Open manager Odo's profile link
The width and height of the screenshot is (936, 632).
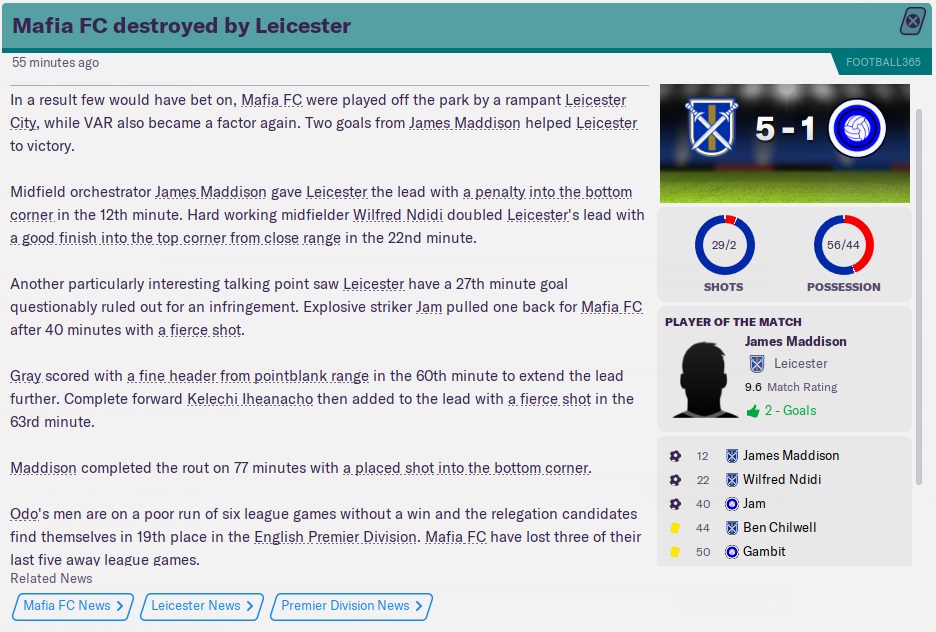(24, 514)
